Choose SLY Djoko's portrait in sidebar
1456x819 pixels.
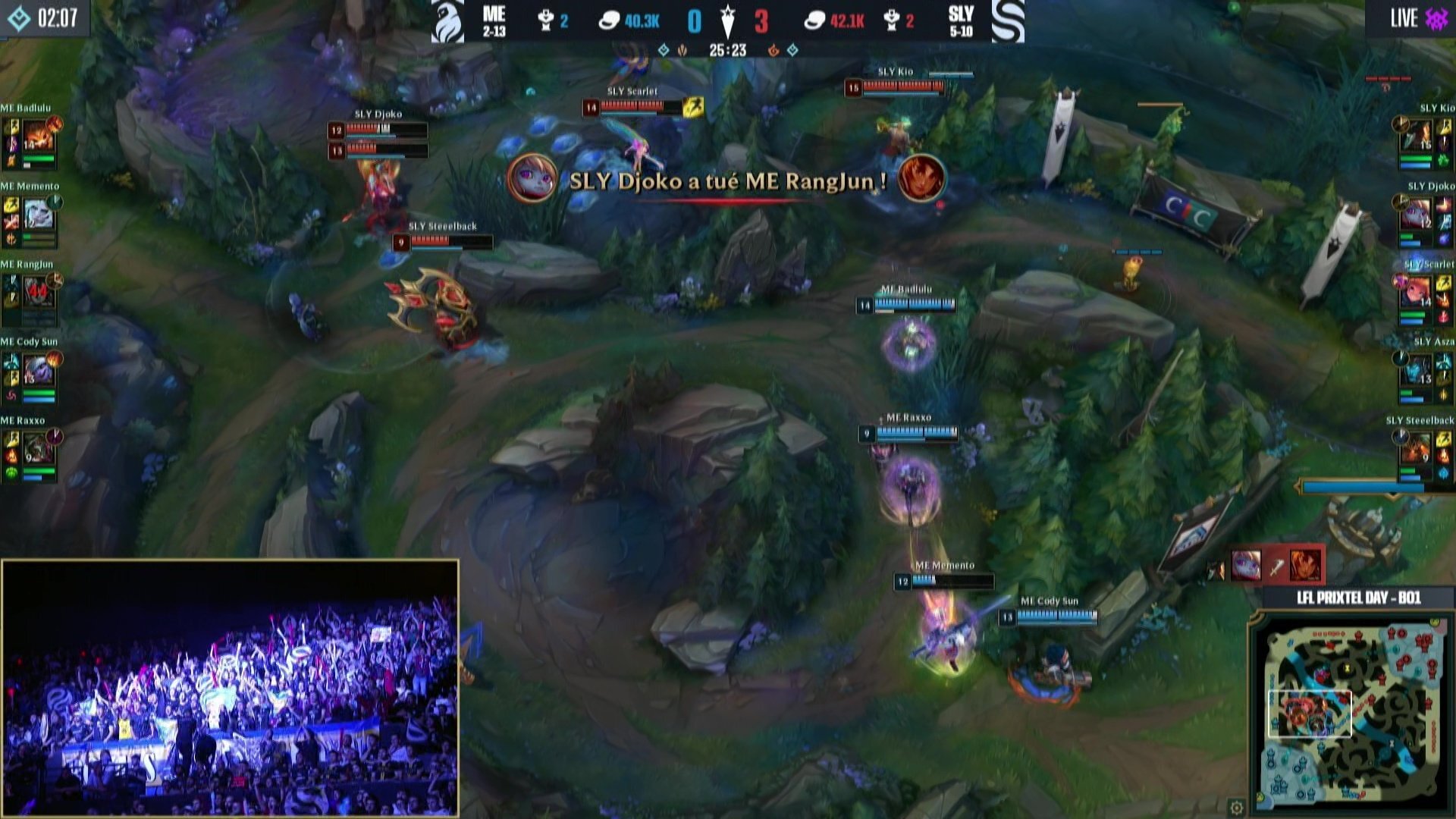[1415, 216]
